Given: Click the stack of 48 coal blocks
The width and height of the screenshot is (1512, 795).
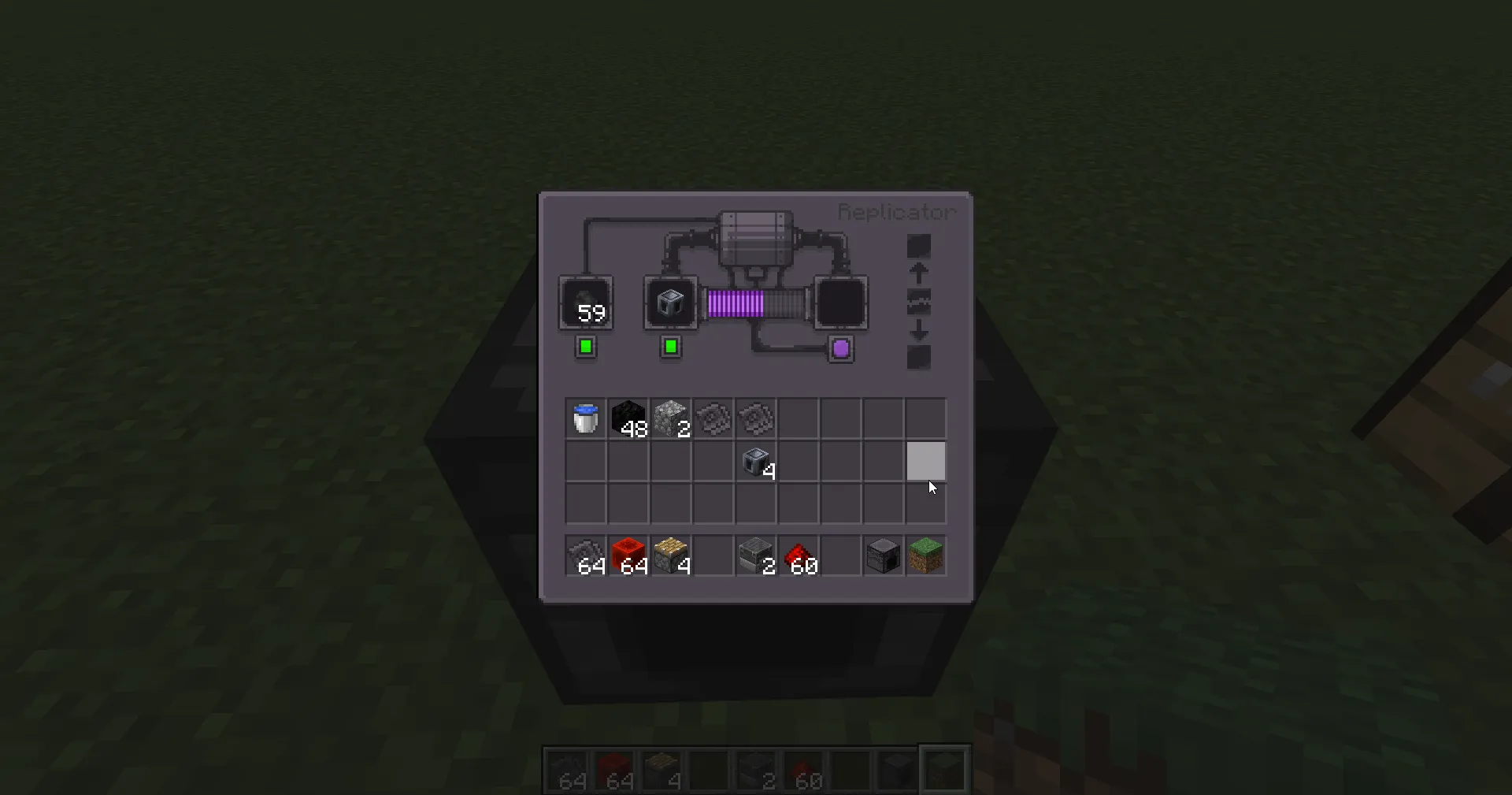Looking at the screenshot, I should point(628,418).
